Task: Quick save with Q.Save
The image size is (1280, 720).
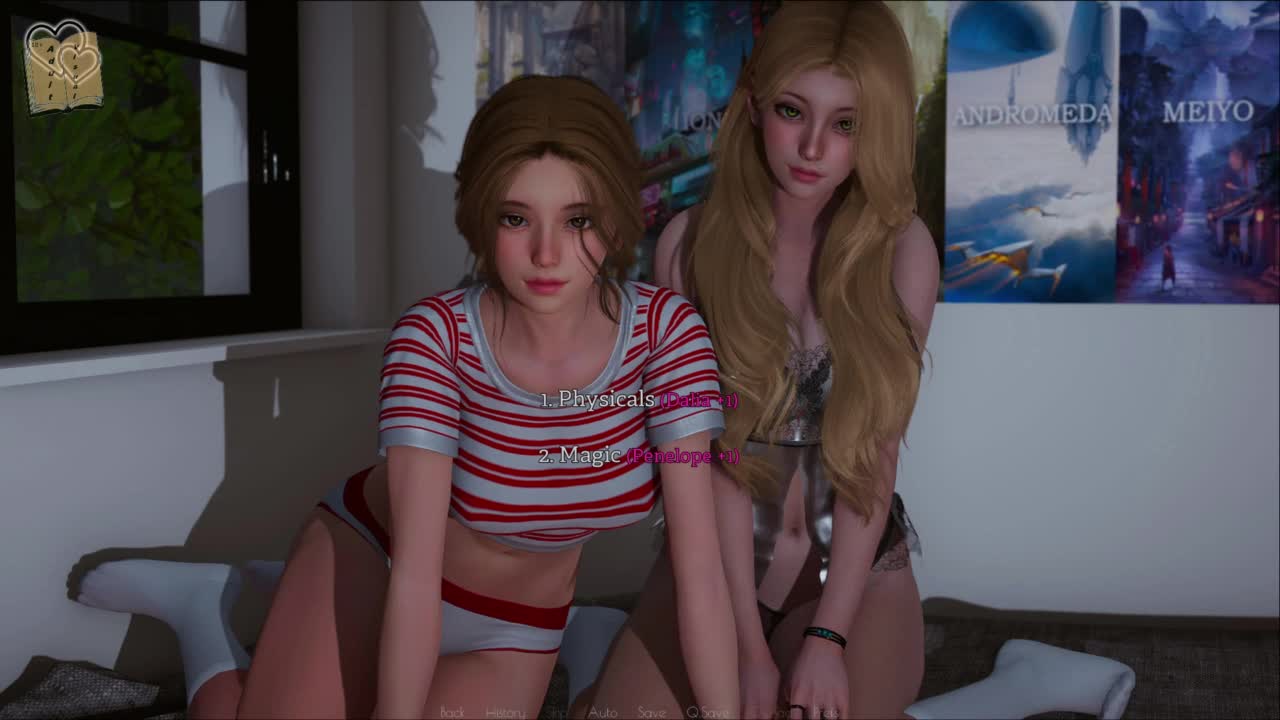Action: tap(707, 712)
